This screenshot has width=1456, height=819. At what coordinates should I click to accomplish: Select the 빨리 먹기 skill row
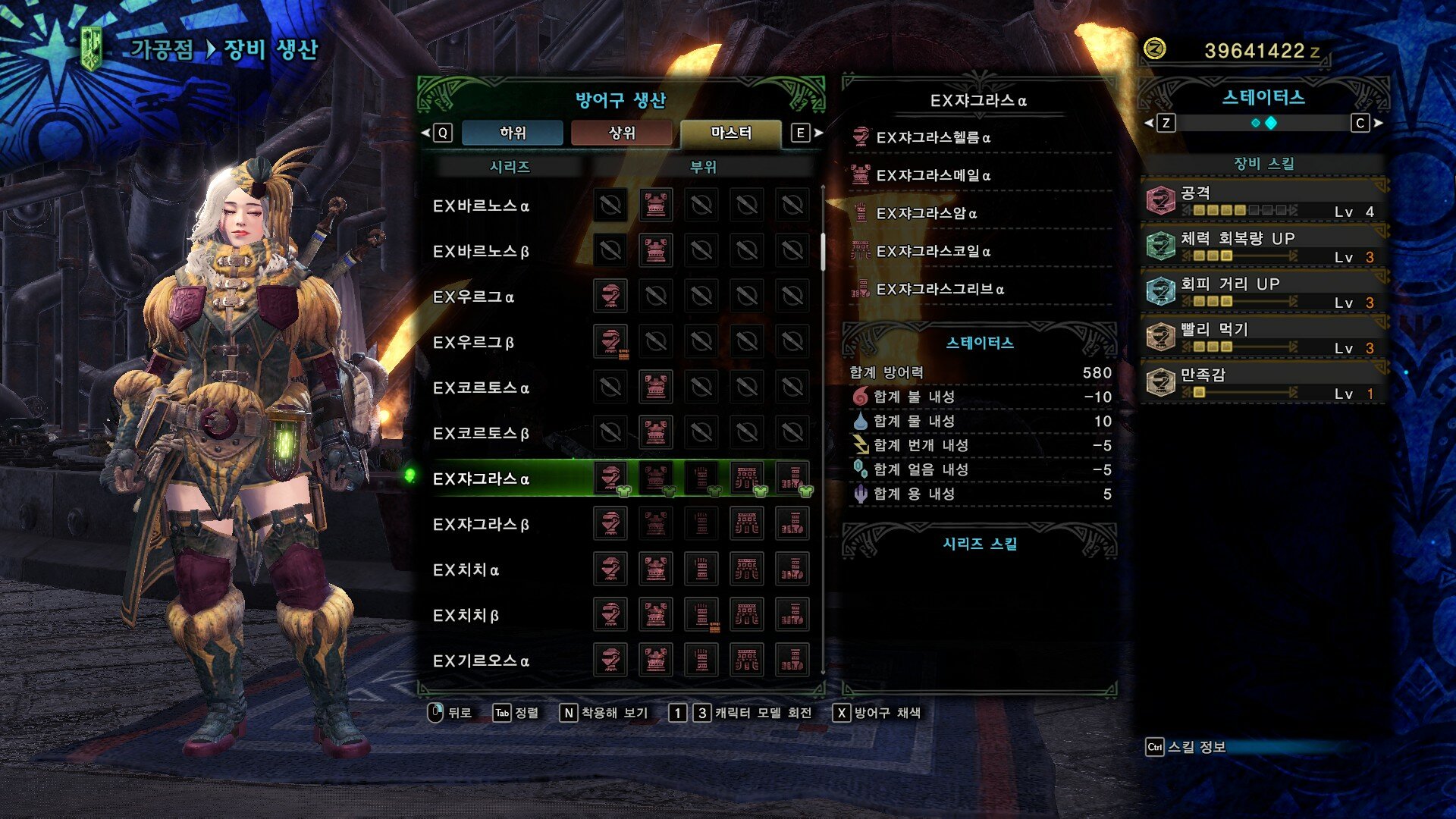click(1263, 337)
